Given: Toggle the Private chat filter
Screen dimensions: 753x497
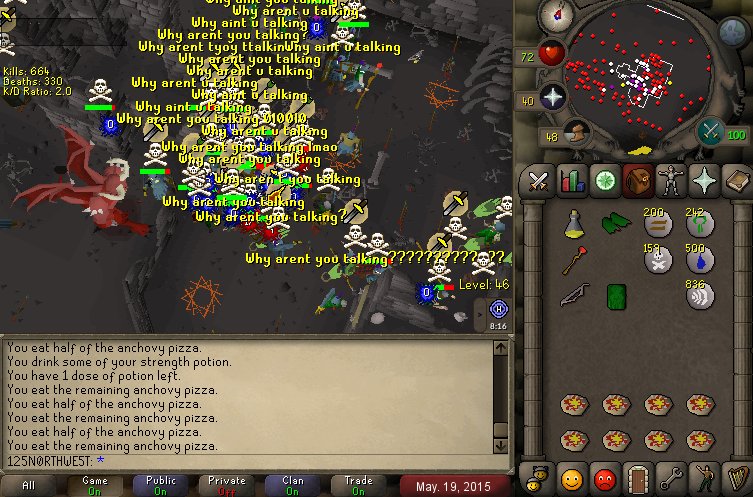Looking at the screenshot, I should [x=227, y=485].
